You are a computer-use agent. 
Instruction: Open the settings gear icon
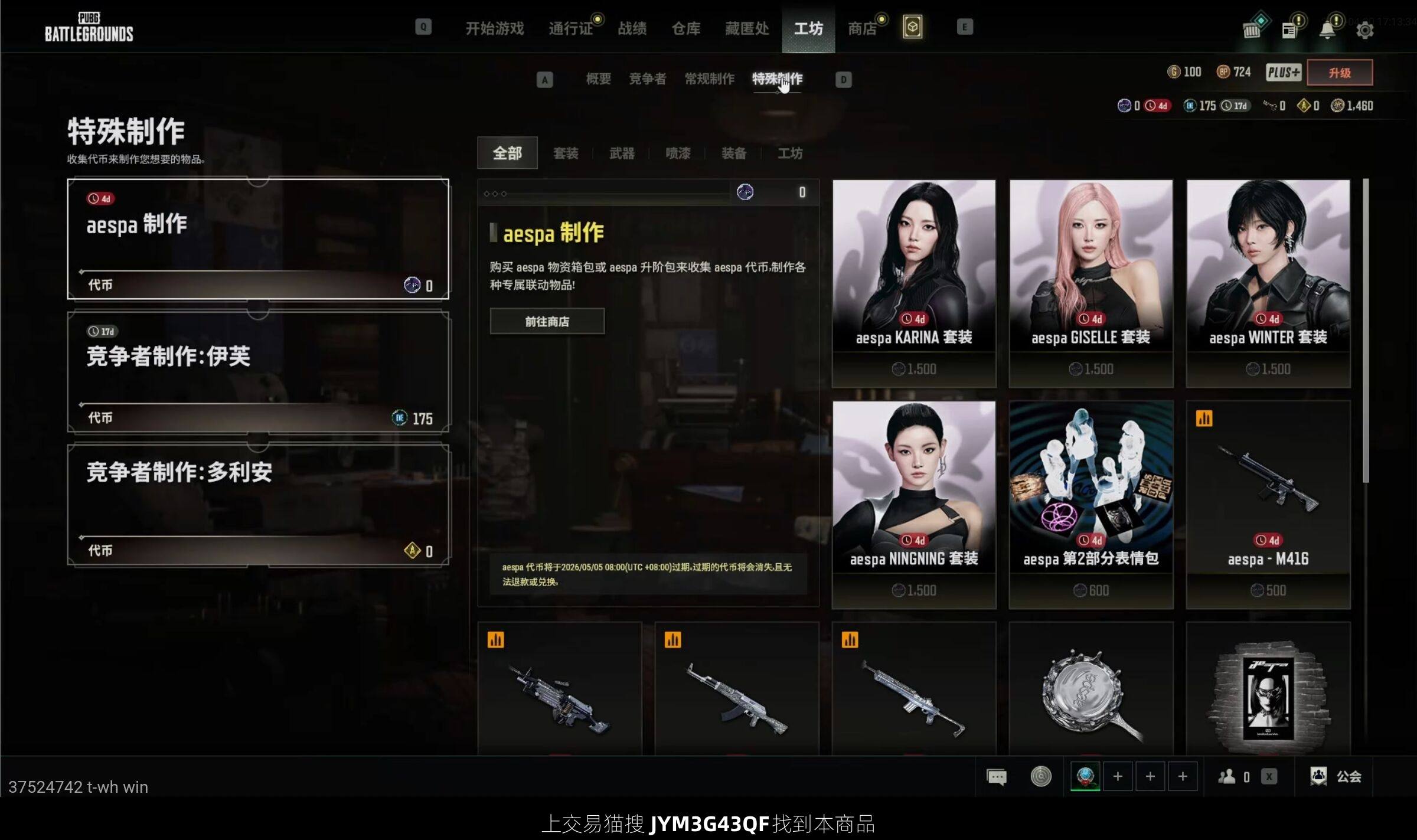pos(1365,30)
